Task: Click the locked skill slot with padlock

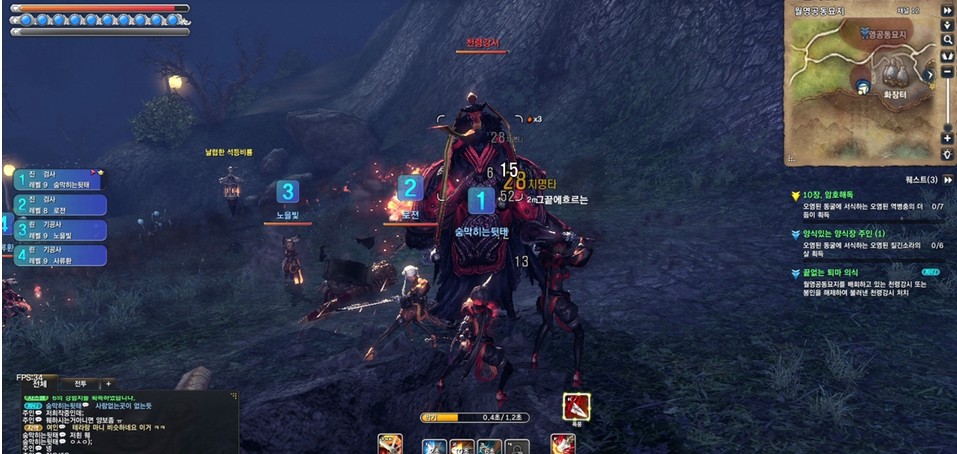Action: [518, 446]
